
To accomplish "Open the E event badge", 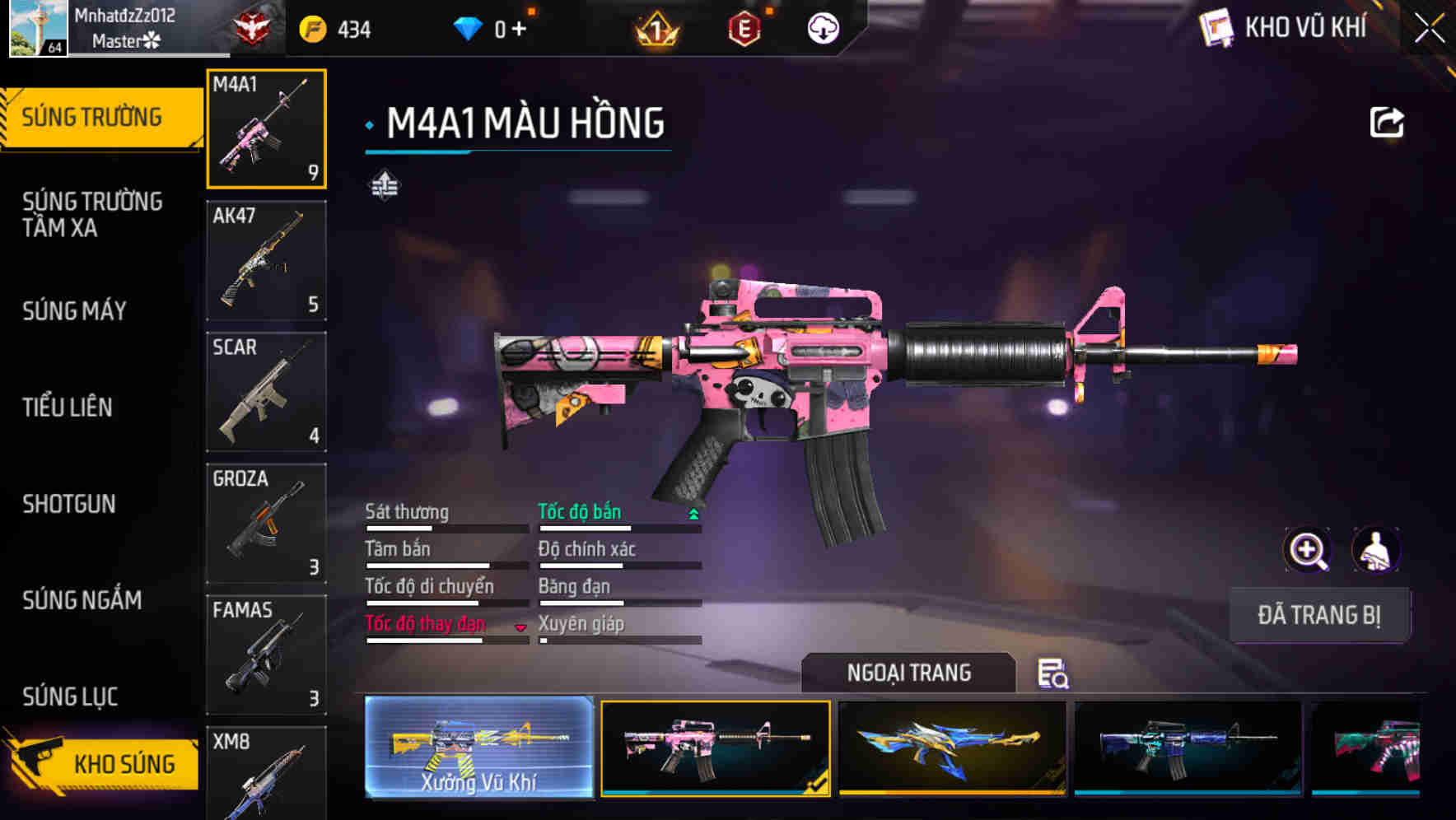I will click(x=741, y=28).
